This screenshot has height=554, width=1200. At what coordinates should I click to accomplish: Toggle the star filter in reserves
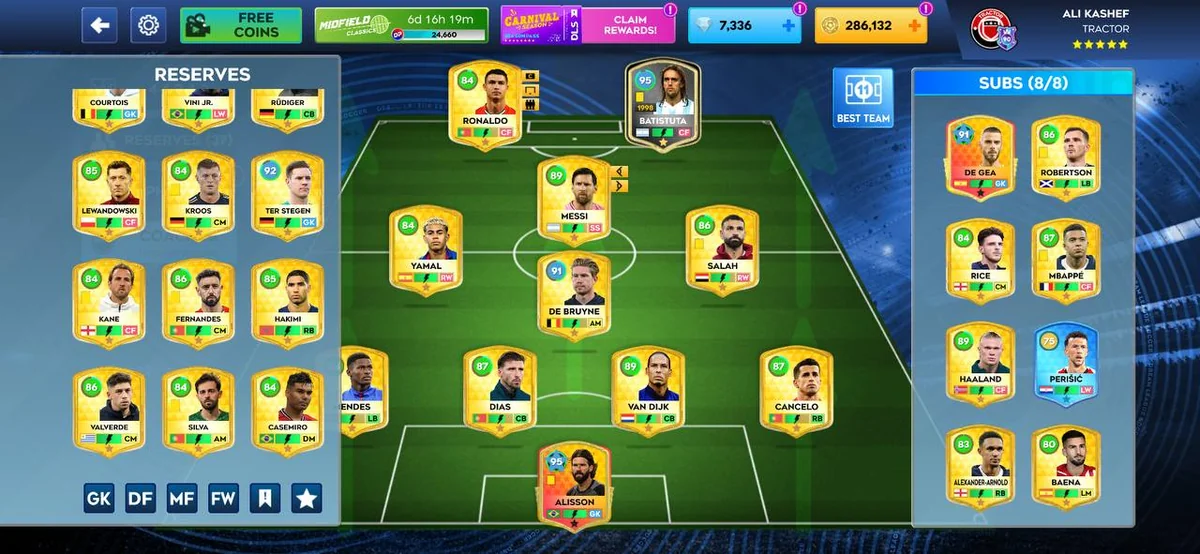[306, 498]
